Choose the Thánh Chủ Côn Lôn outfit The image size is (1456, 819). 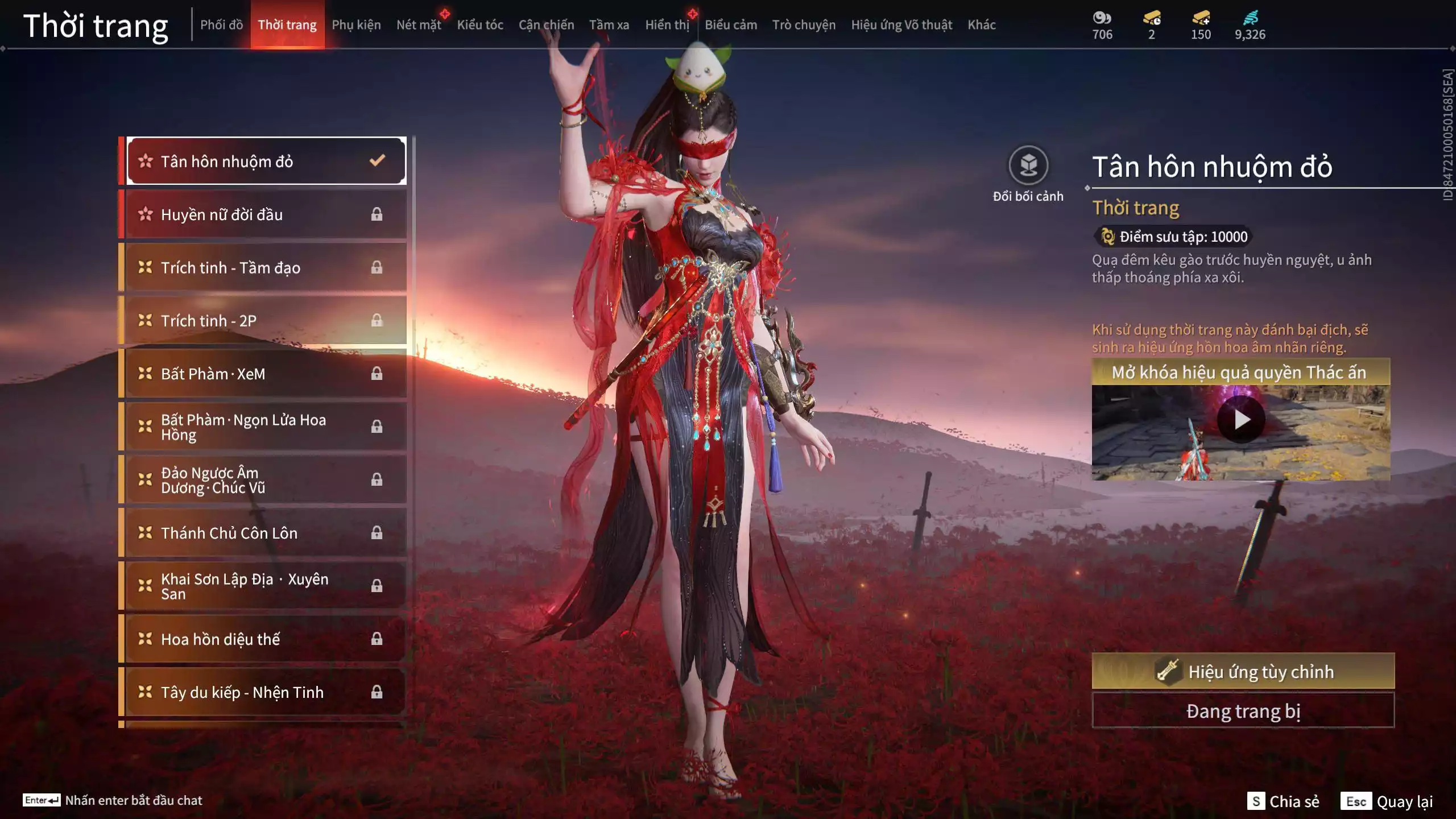(266, 533)
